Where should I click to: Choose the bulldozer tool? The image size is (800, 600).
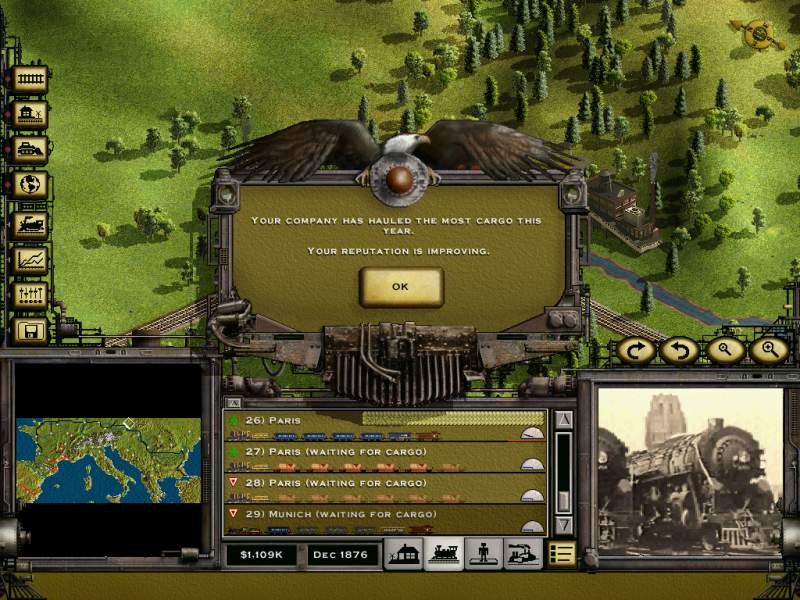coord(31,150)
